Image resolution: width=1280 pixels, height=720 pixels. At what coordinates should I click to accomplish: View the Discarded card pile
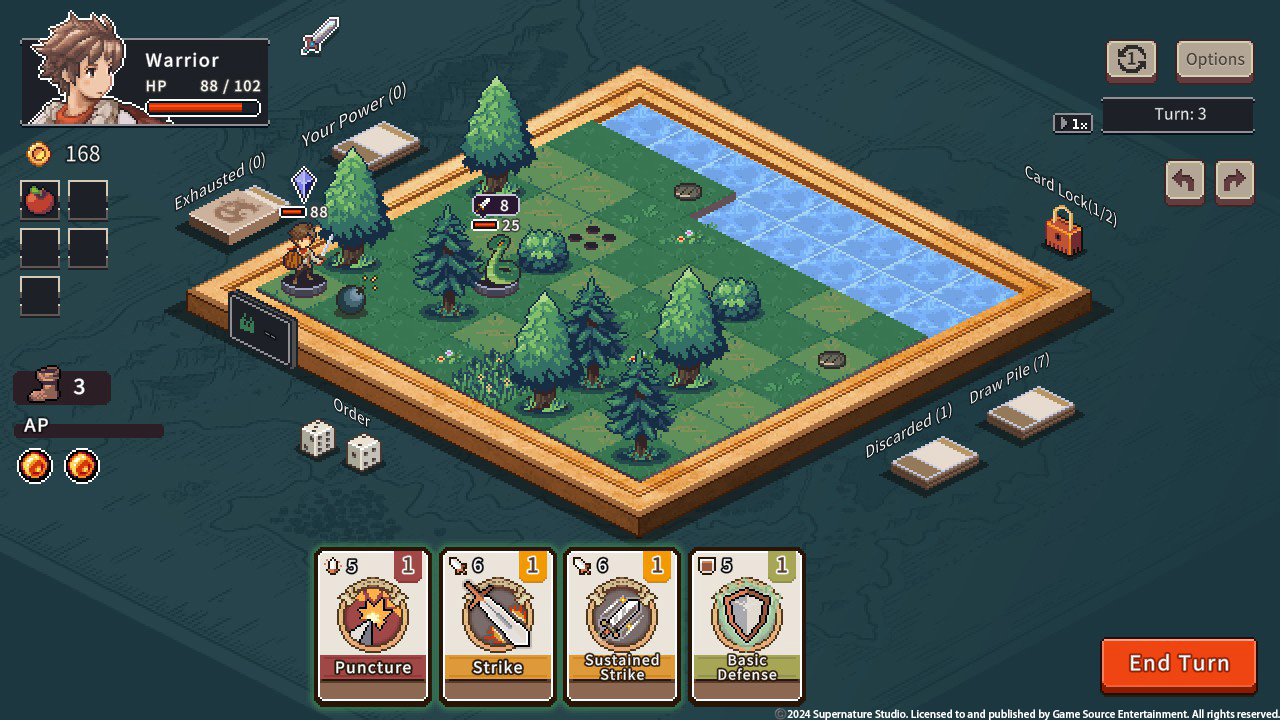click(x=935, y=461)
